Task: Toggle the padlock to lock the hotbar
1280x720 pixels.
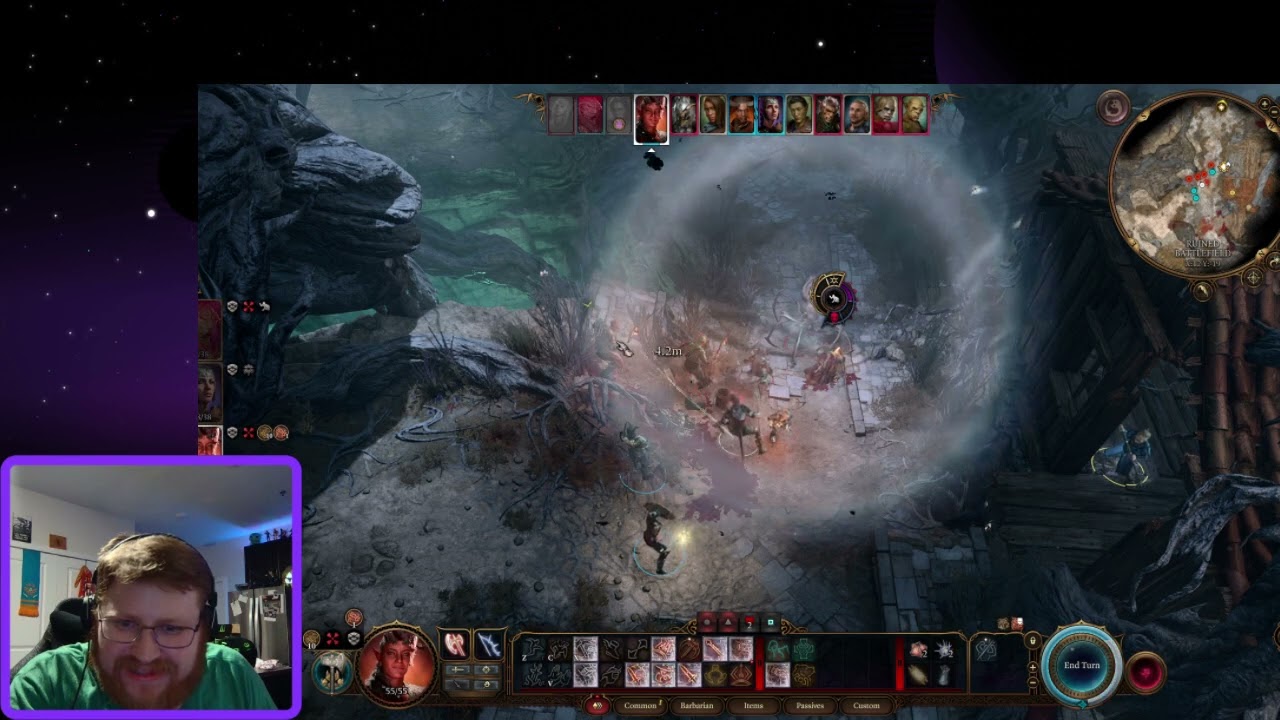Action: pyautogui.click(x=1033, y=642)
